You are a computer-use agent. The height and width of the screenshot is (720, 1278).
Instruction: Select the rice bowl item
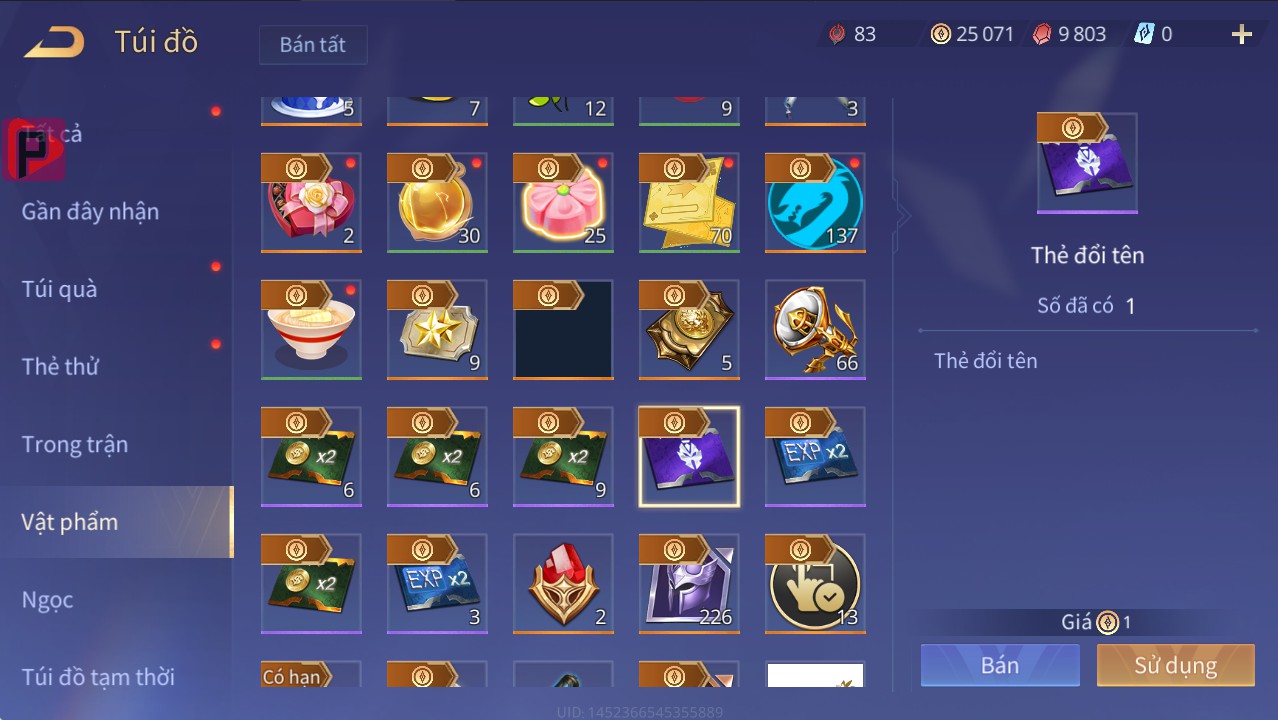click(x=311, y=330)
